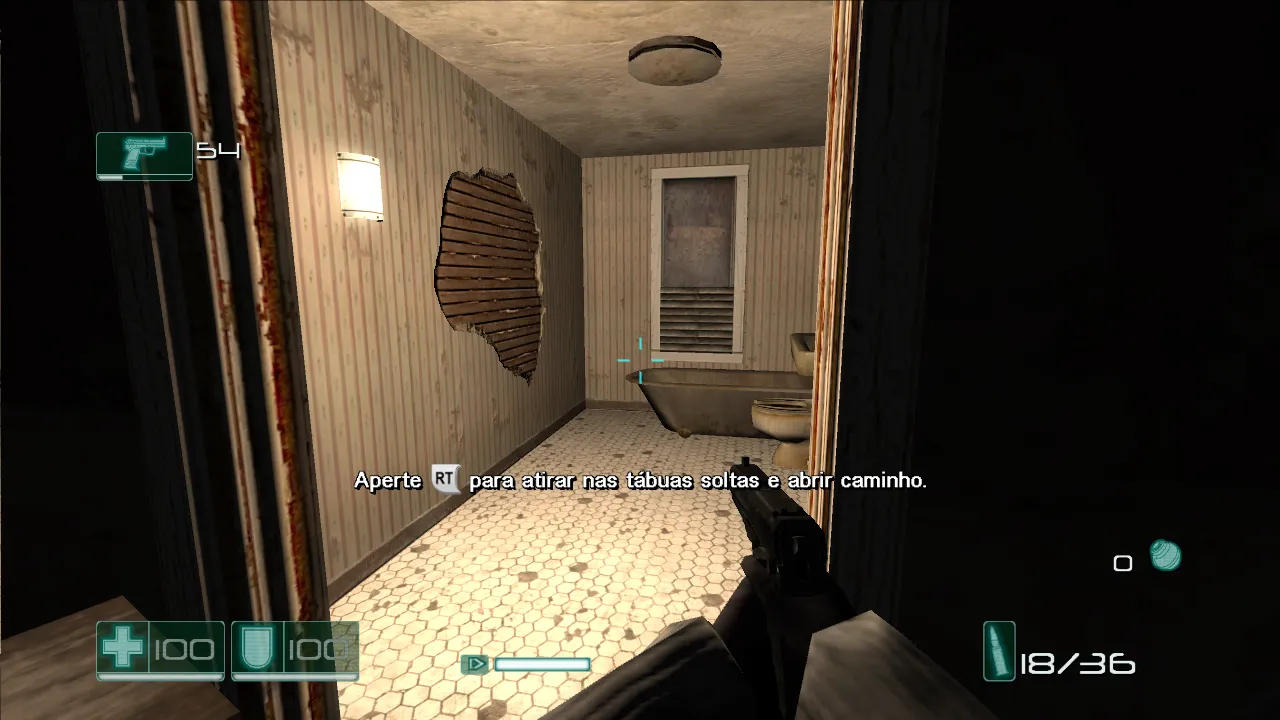Click the armor shield icon

tap(258, 648)
